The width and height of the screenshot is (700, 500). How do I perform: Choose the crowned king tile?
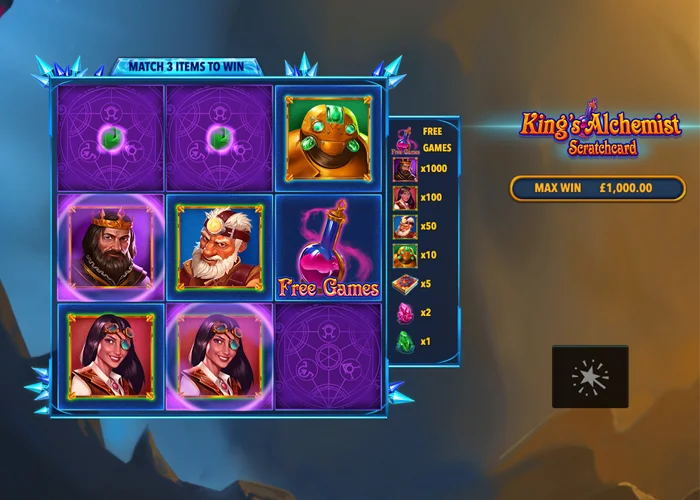[x=111, y=247]
